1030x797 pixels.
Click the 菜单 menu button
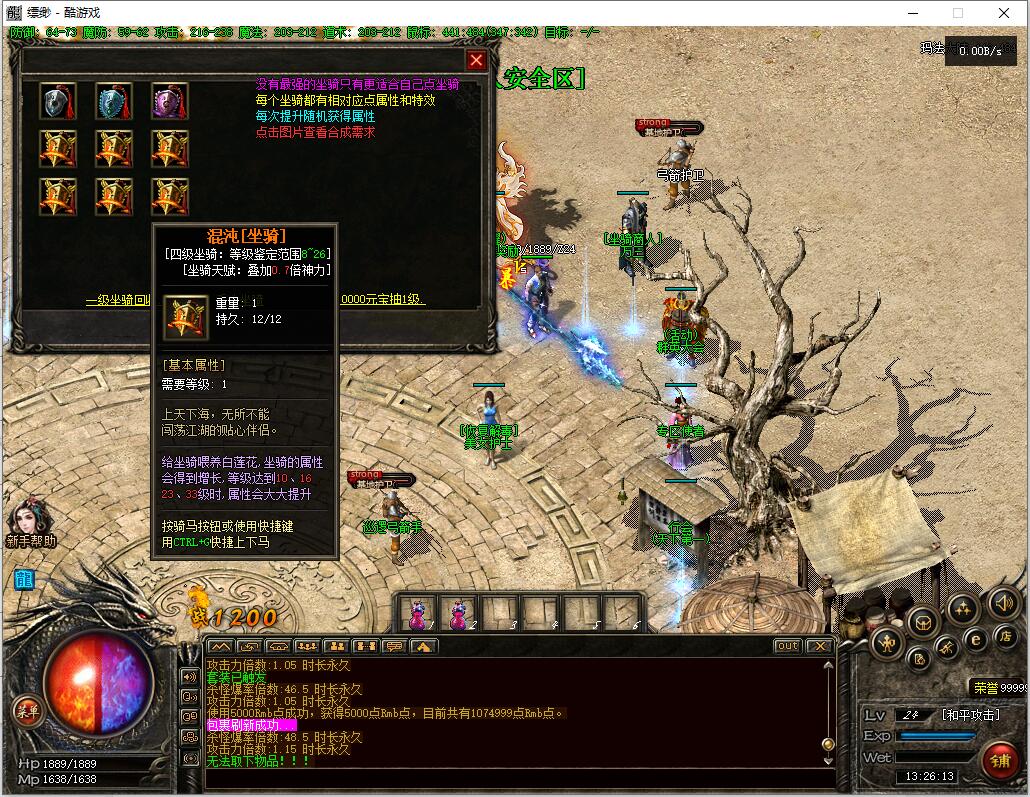[x=27, y=711]
